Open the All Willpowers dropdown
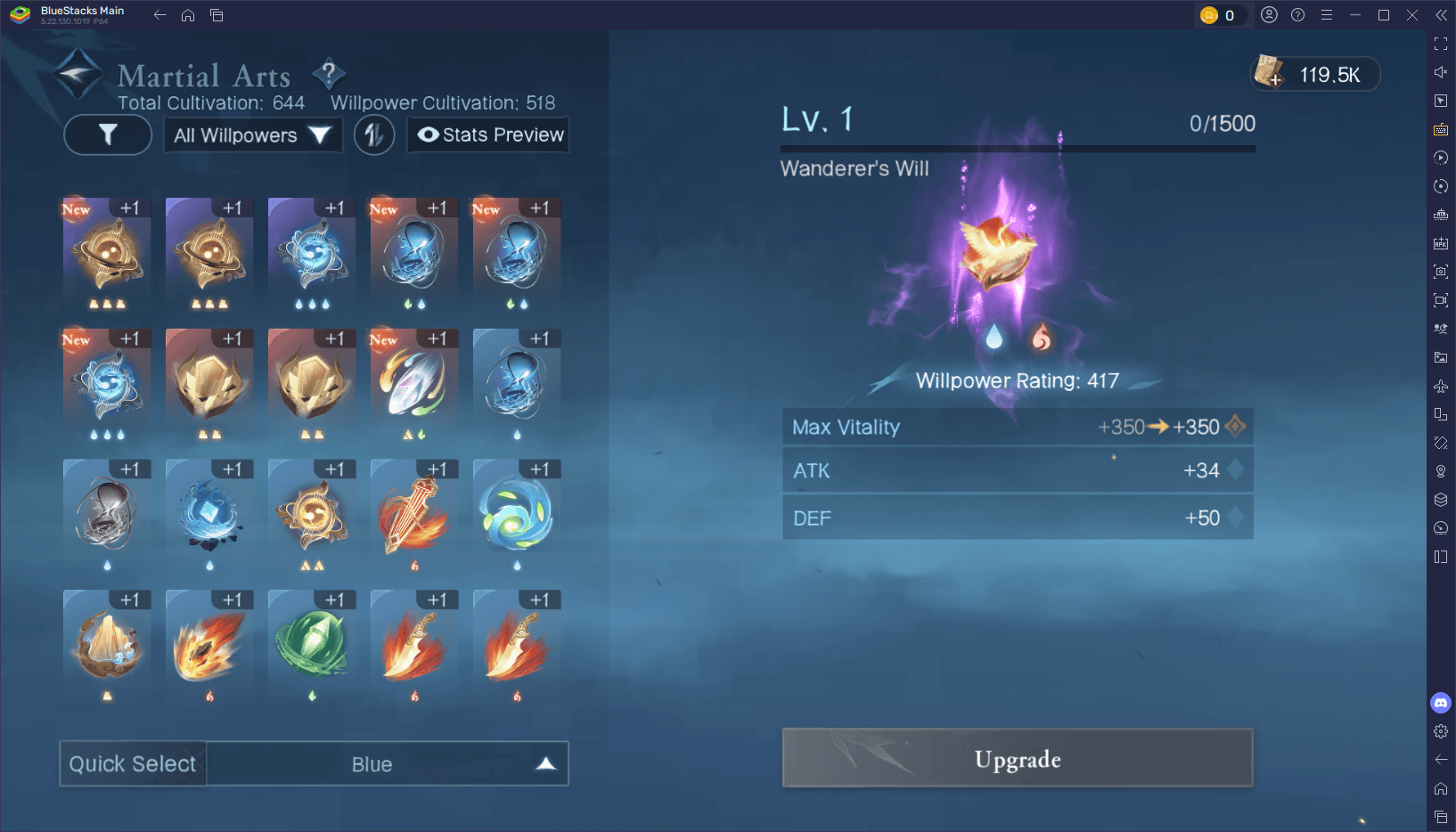Viewport: 1456px width, 832px height. click(x=252, y=135)
